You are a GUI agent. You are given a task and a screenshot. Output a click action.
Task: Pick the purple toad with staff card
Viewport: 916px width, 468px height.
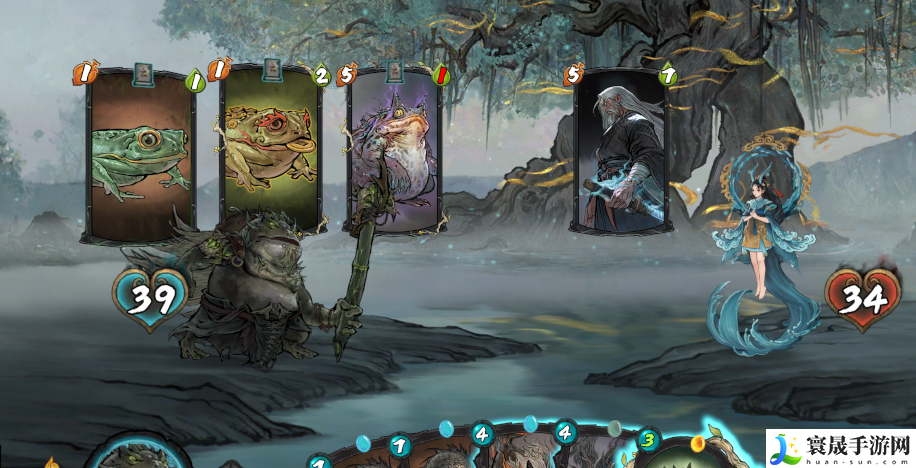pos(396,150)
